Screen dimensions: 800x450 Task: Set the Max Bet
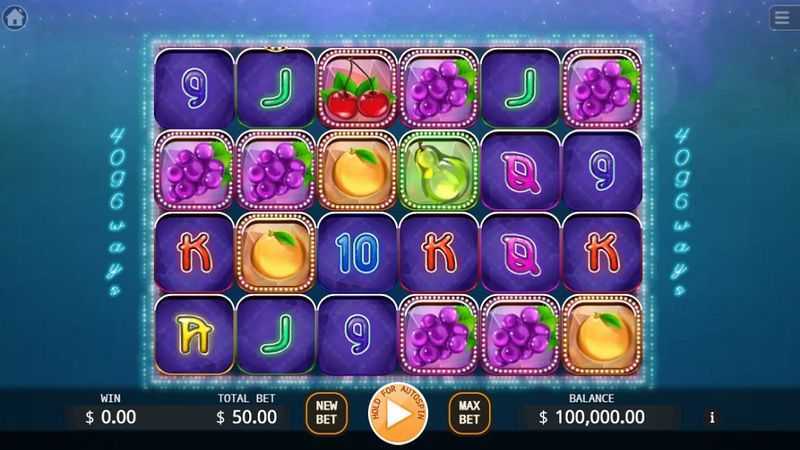[x=469, y=411]
